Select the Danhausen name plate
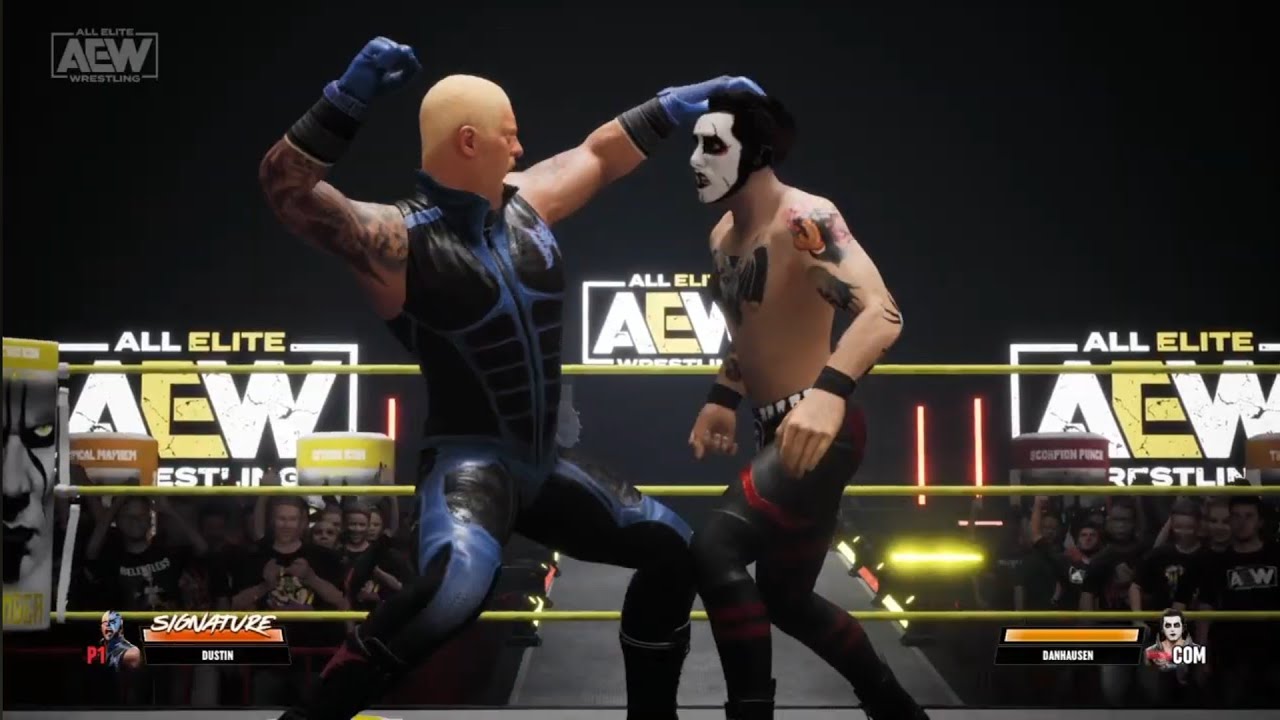 coord(1068,656)
